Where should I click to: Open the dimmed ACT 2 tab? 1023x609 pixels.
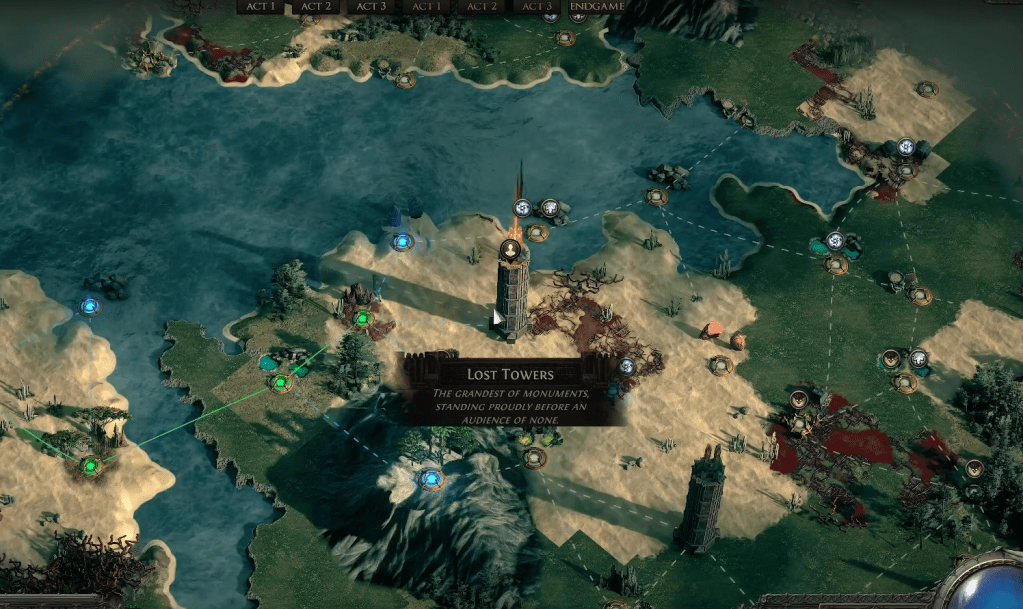(482, 6)
